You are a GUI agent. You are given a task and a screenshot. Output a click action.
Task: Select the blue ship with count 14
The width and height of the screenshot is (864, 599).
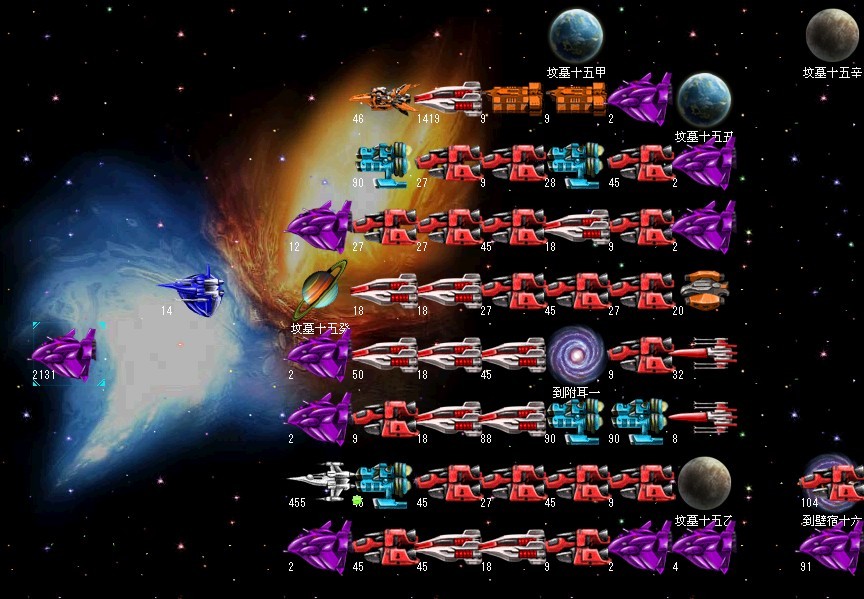(192, 289)
